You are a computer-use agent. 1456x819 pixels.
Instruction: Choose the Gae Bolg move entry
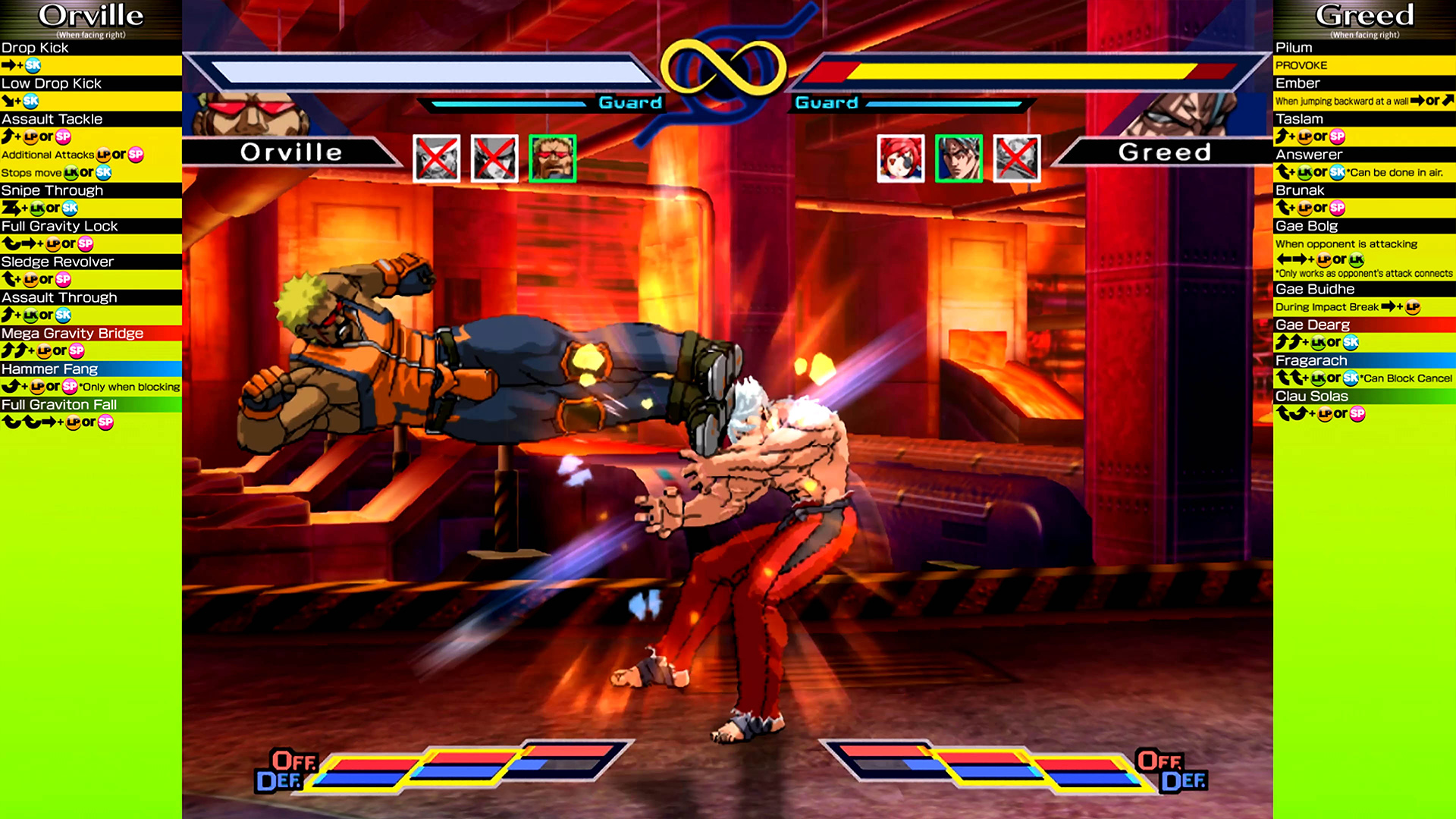pyautogui.click(x=1307, y=226)
